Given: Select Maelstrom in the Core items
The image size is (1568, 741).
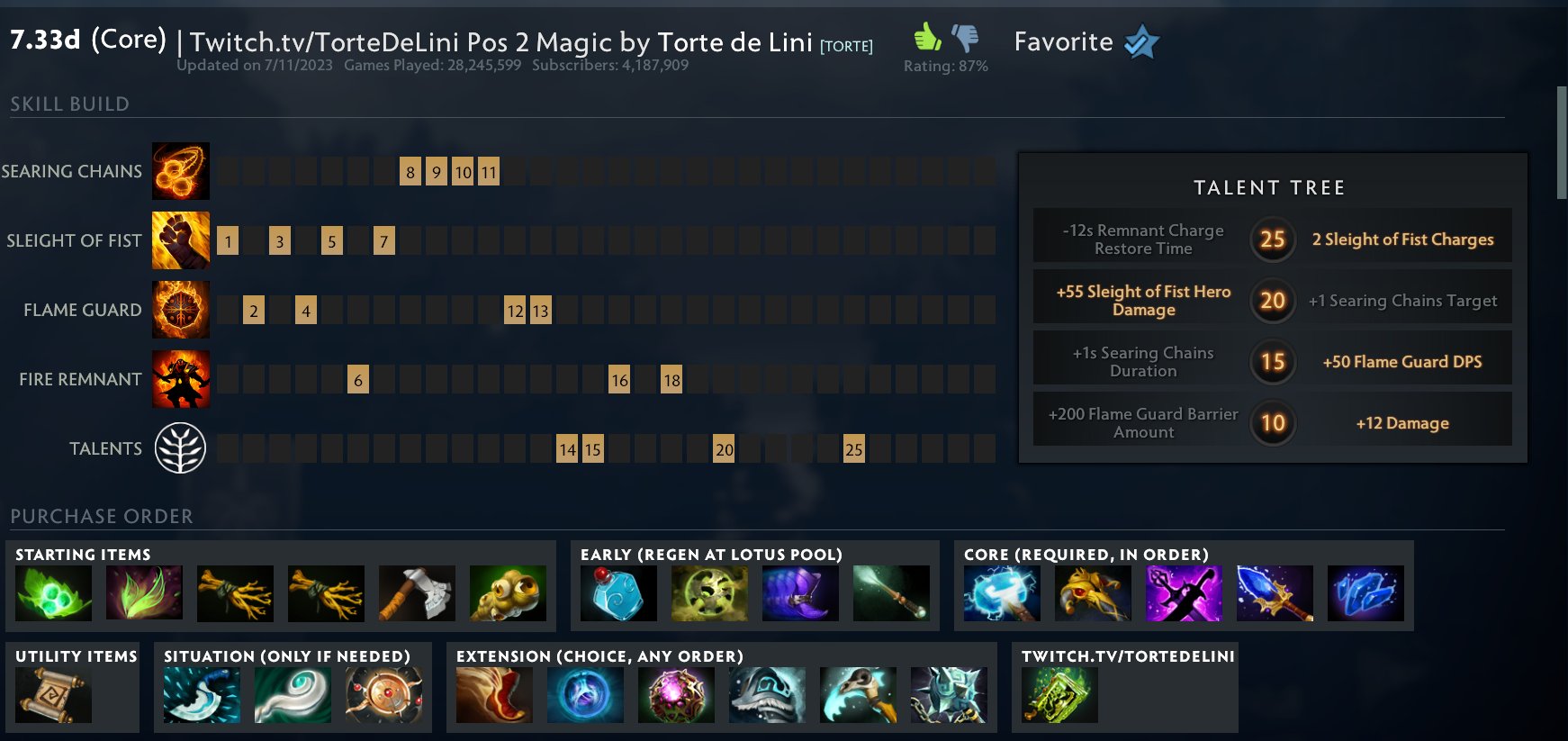Looking at the screenshot, I should tap(1001, 592).
